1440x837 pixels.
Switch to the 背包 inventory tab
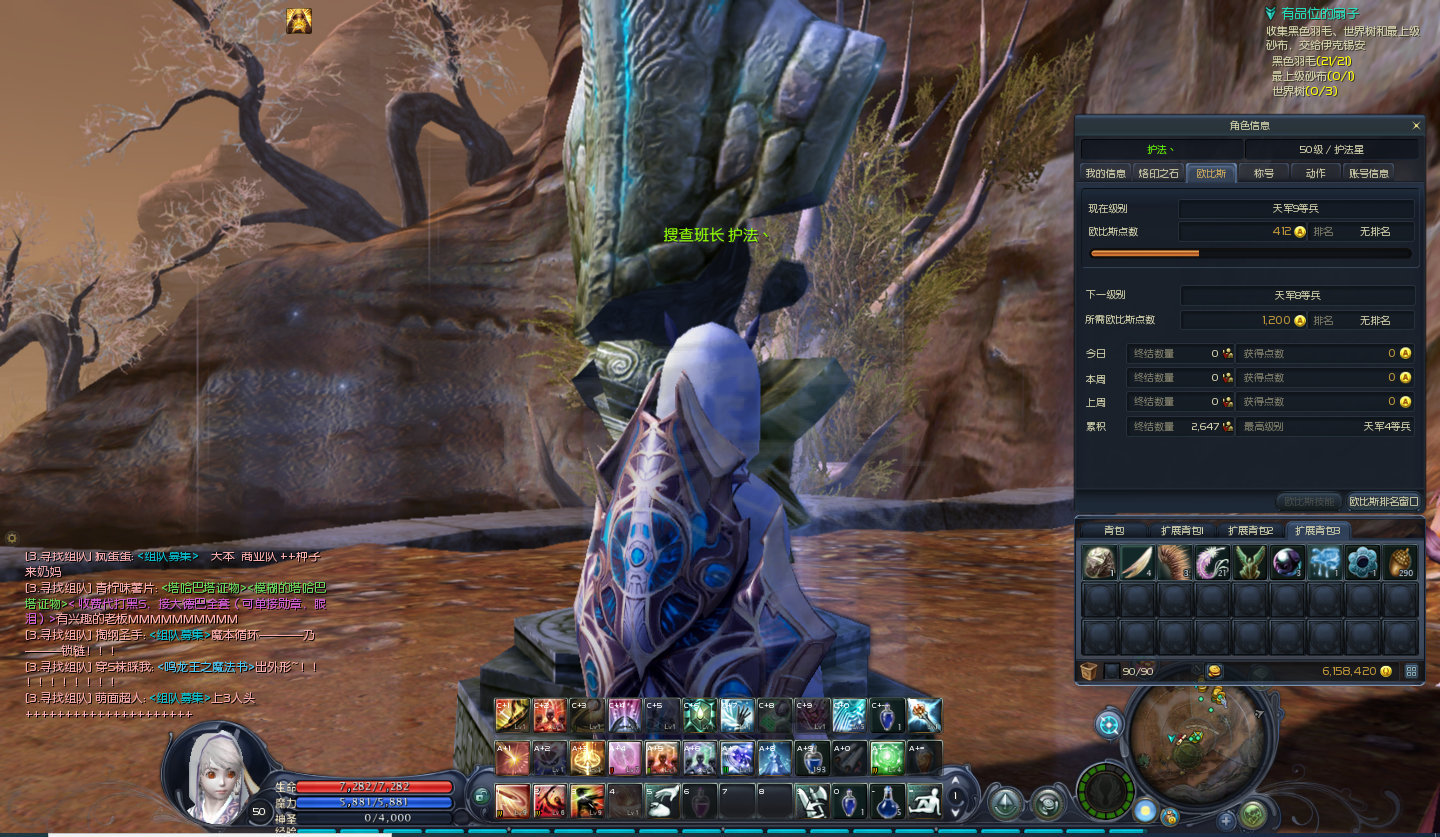pyautogui.click(x=1114, y=530)
